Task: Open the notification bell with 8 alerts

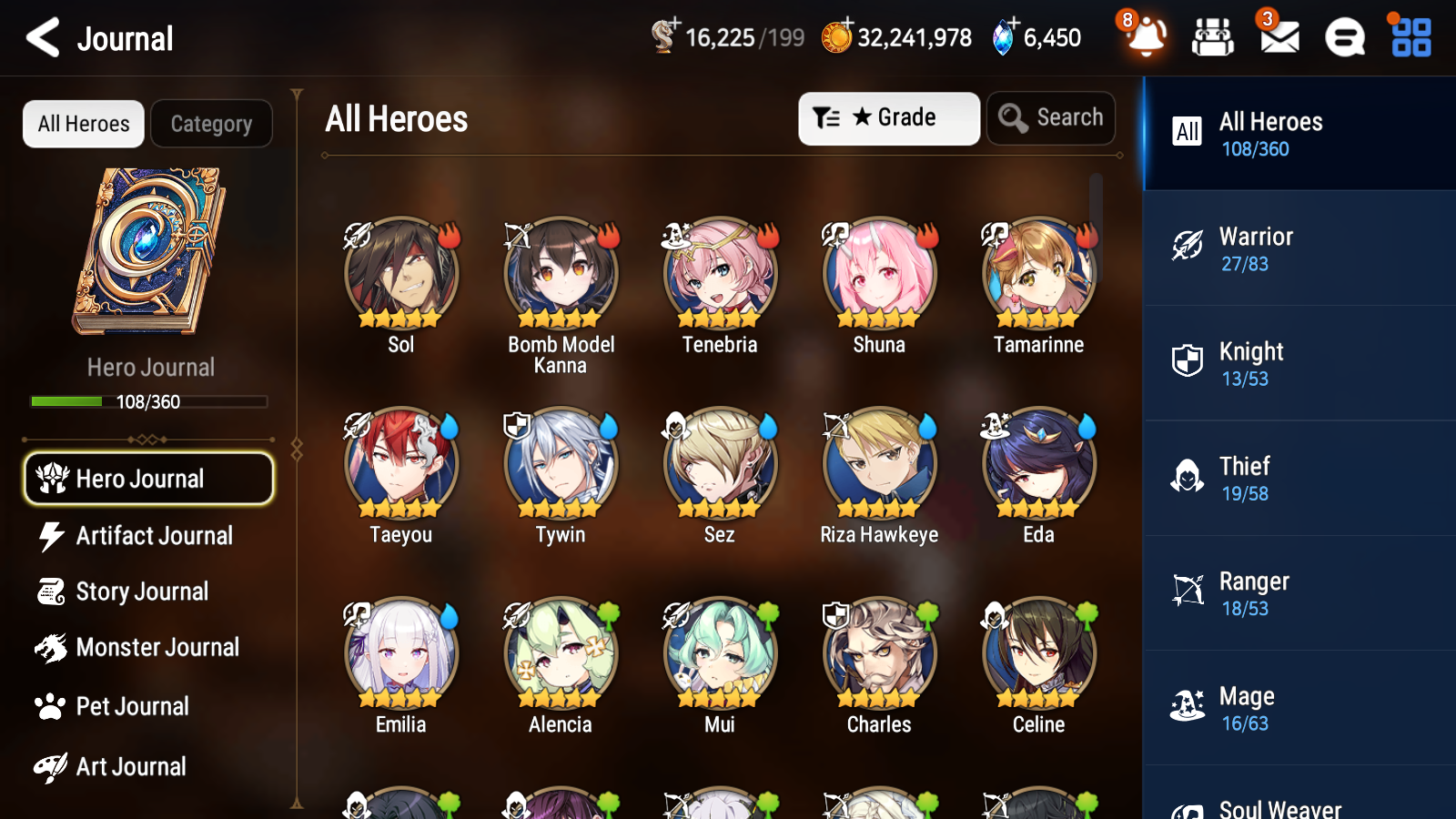Action: (1146, 38)
